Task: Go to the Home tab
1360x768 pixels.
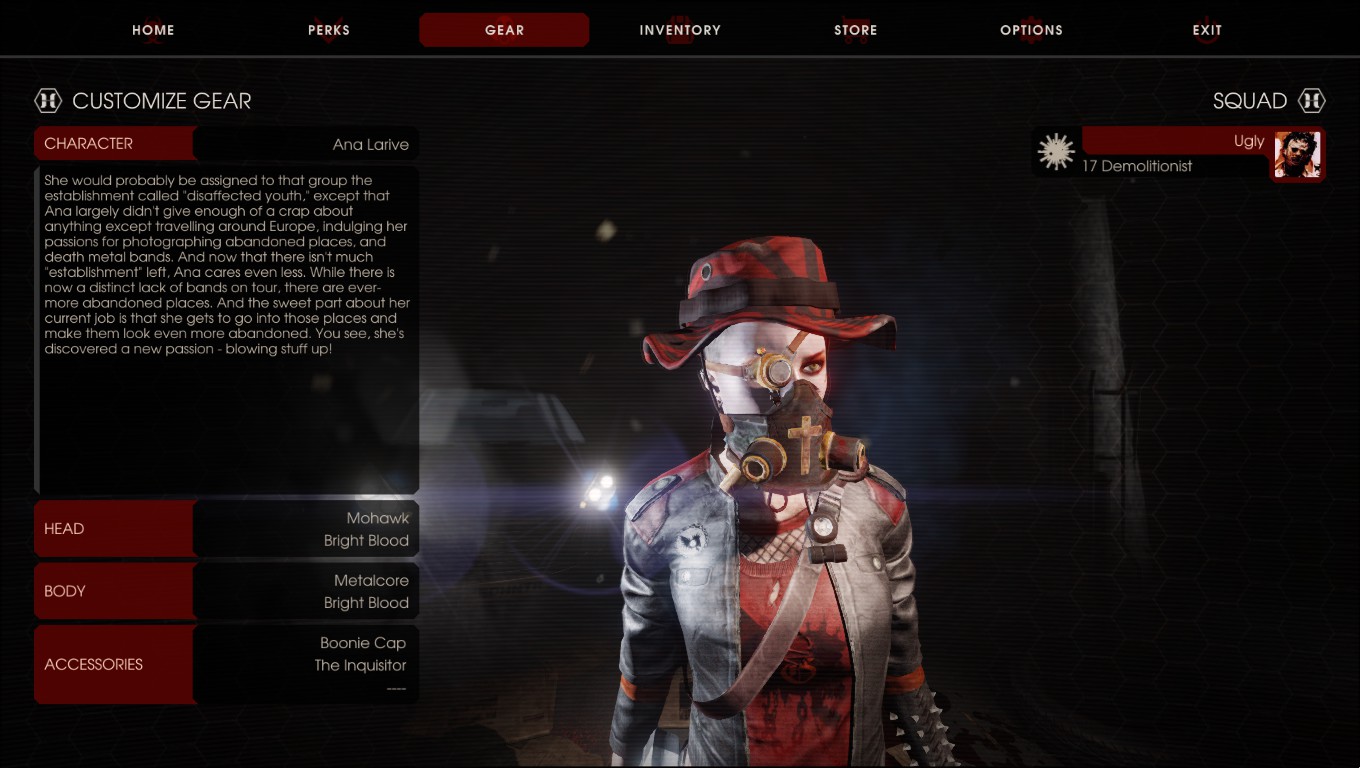Action: (x=153, y=30)
